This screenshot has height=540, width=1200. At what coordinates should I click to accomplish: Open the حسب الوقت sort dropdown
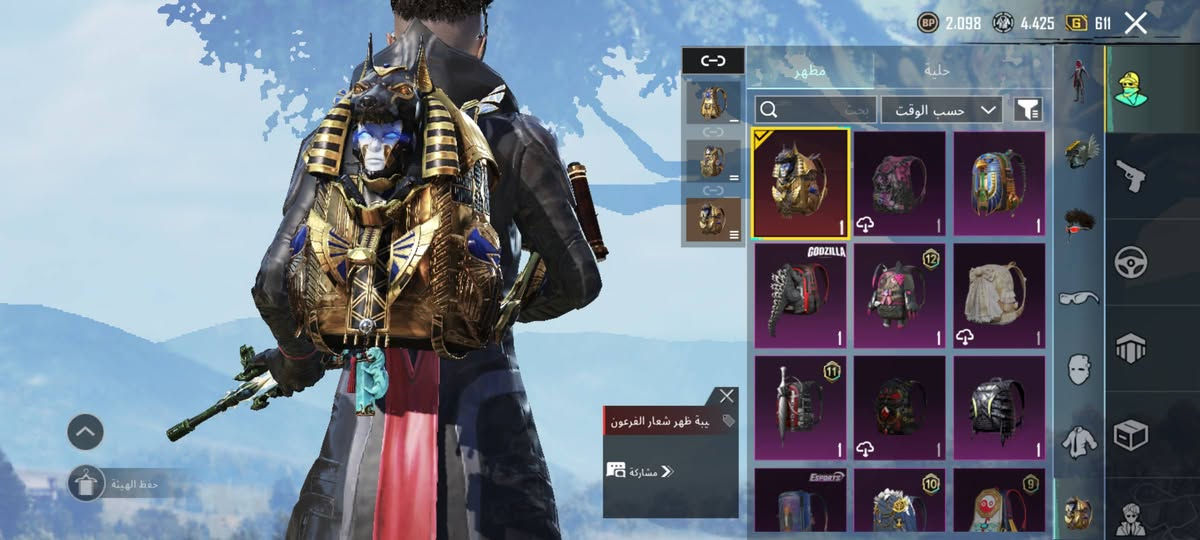(x=941, y=109)
